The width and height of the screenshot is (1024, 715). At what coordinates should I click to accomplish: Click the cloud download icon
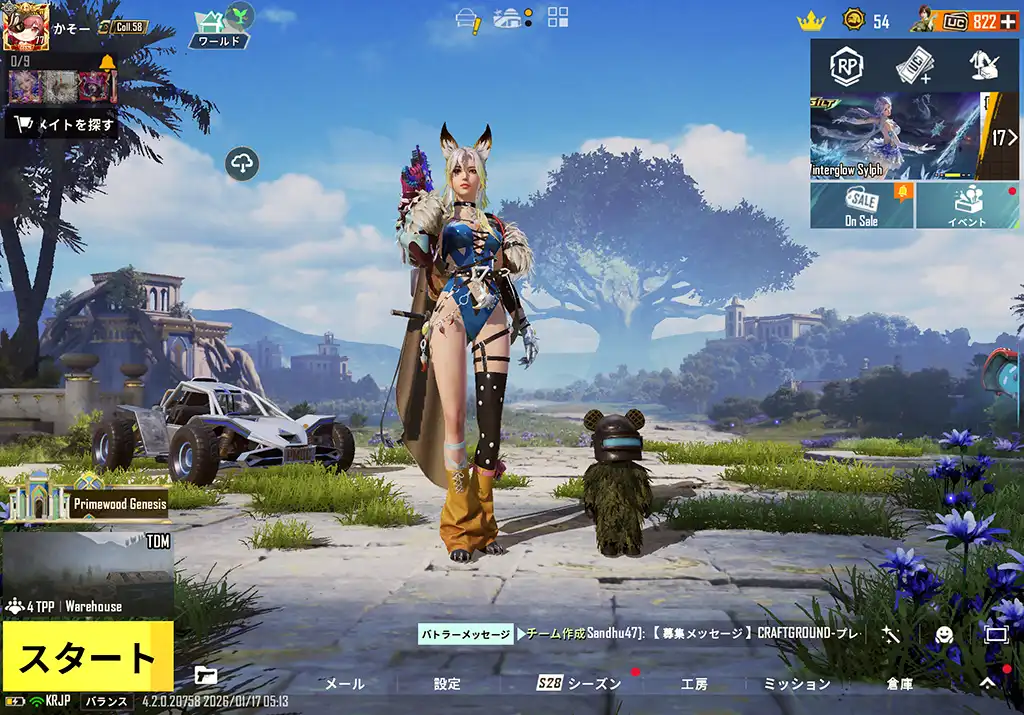[243, 163]
